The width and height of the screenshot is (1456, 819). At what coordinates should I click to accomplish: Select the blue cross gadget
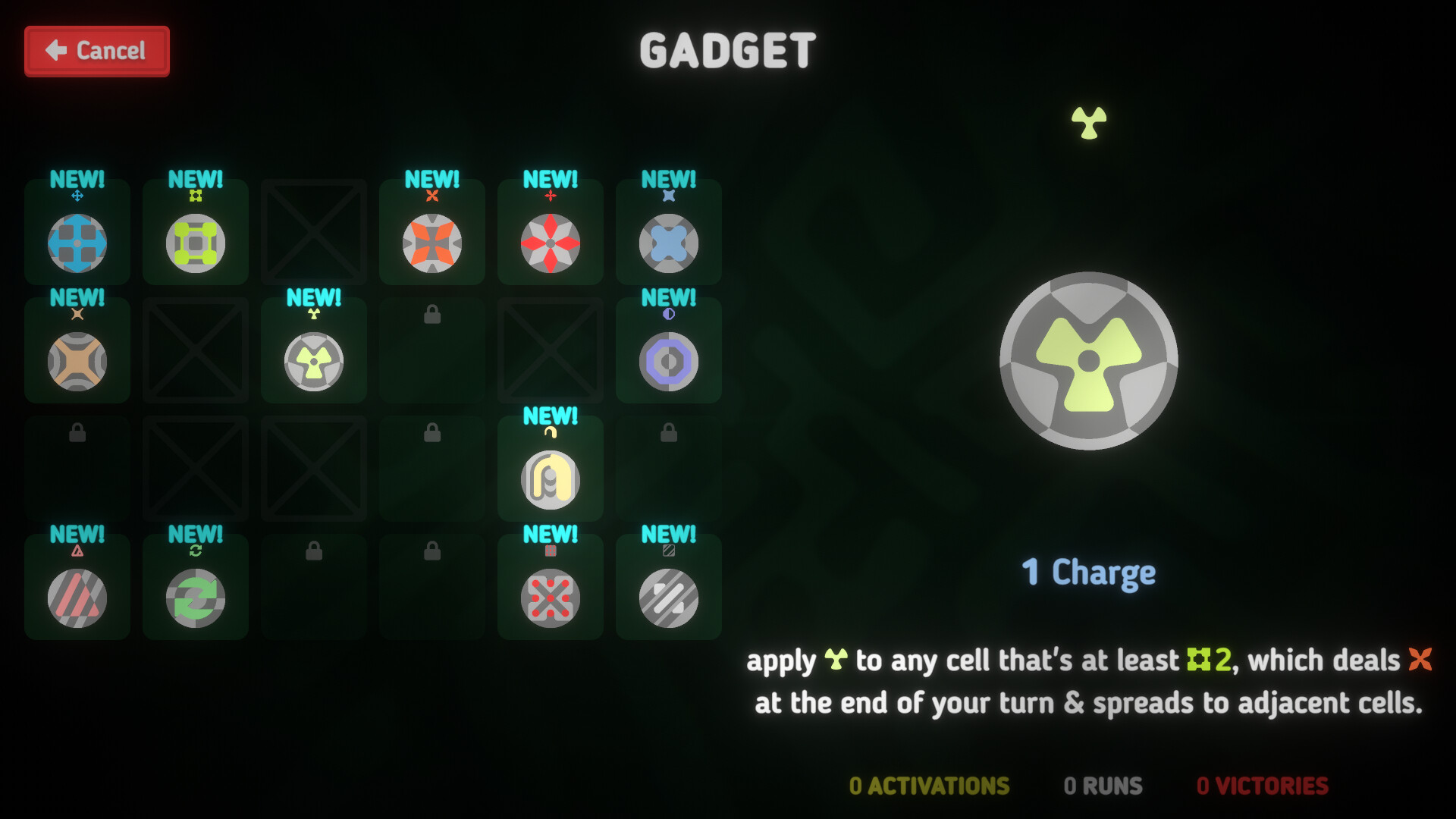click(x=76, y=243)
